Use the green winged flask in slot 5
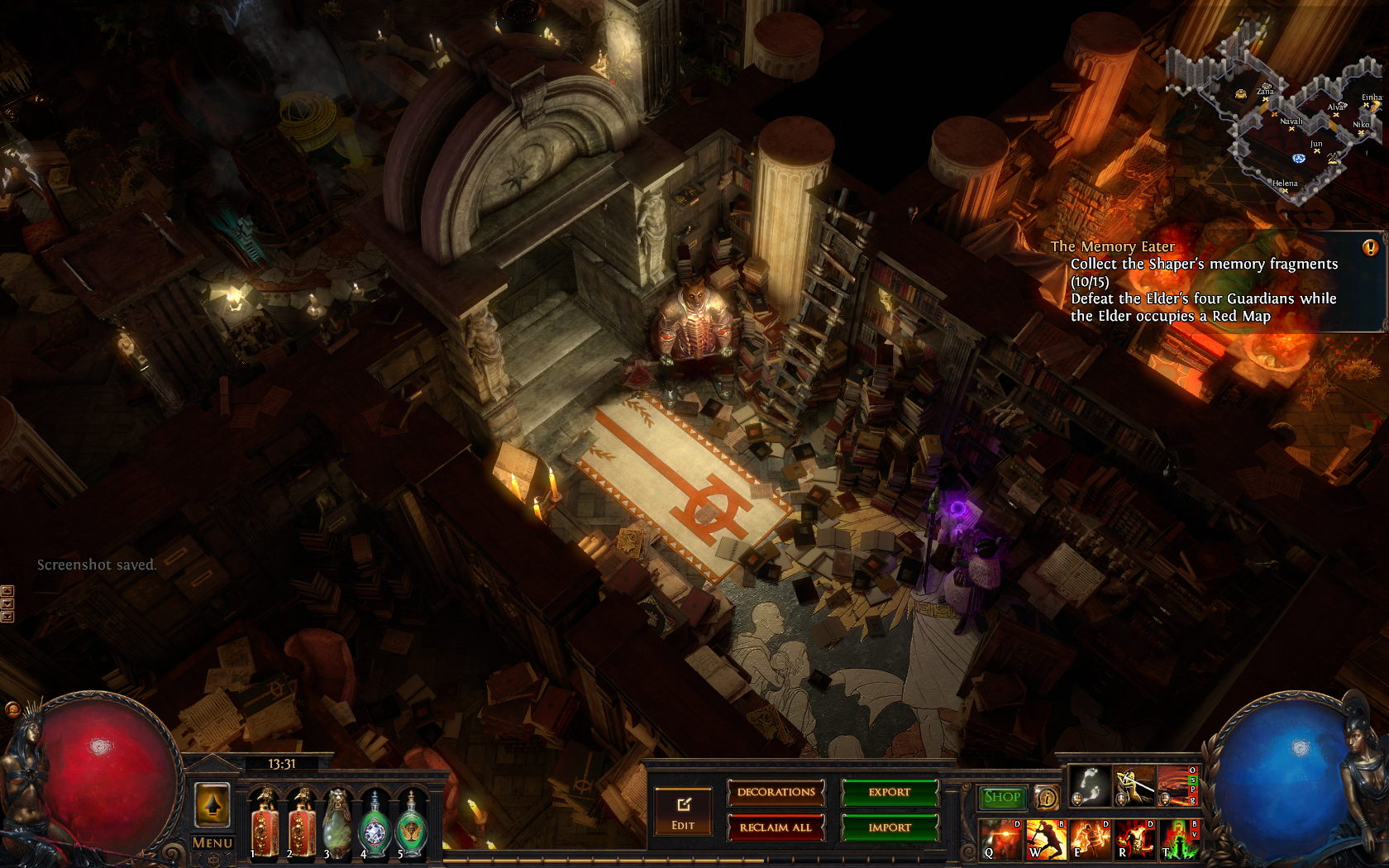 [x=411, y=824]
